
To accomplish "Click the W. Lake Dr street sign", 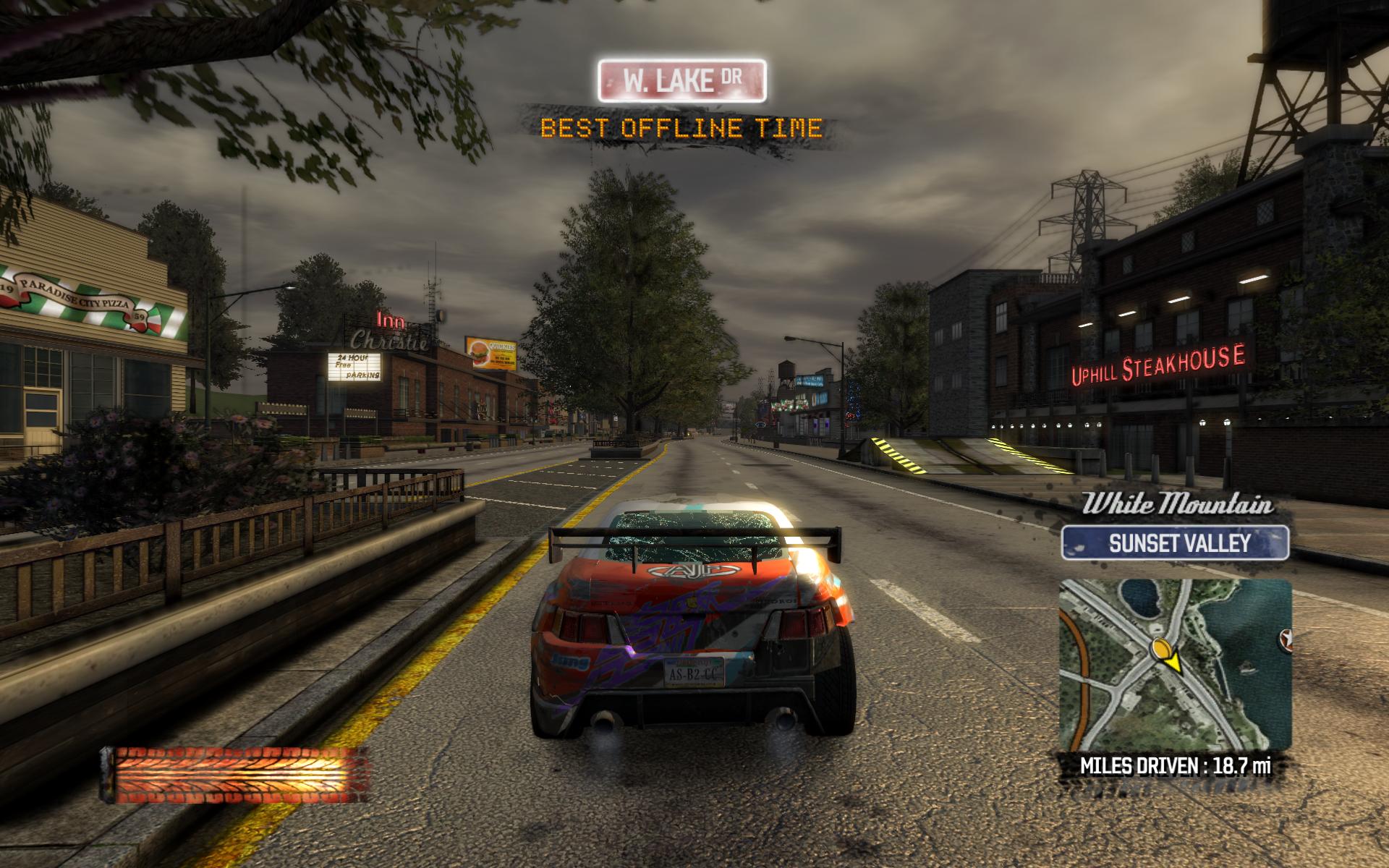I will pos(681,80).
